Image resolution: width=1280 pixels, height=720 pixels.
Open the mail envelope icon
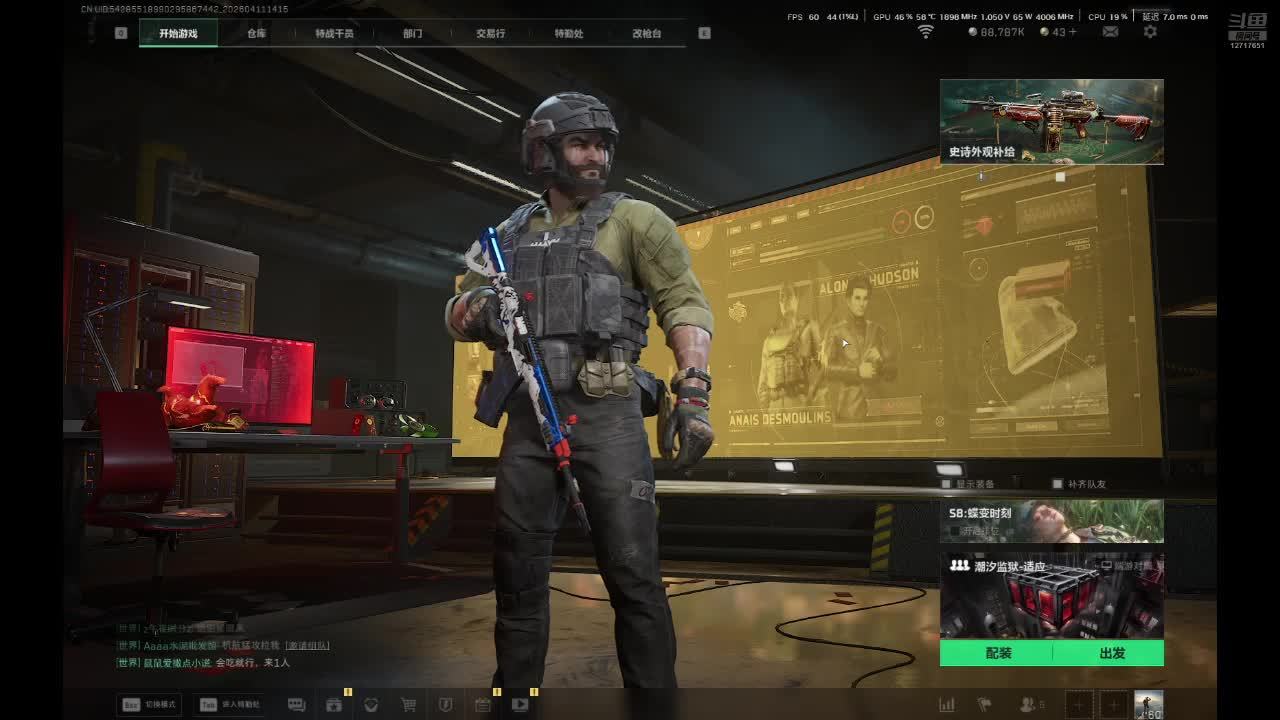(1110, 32)
